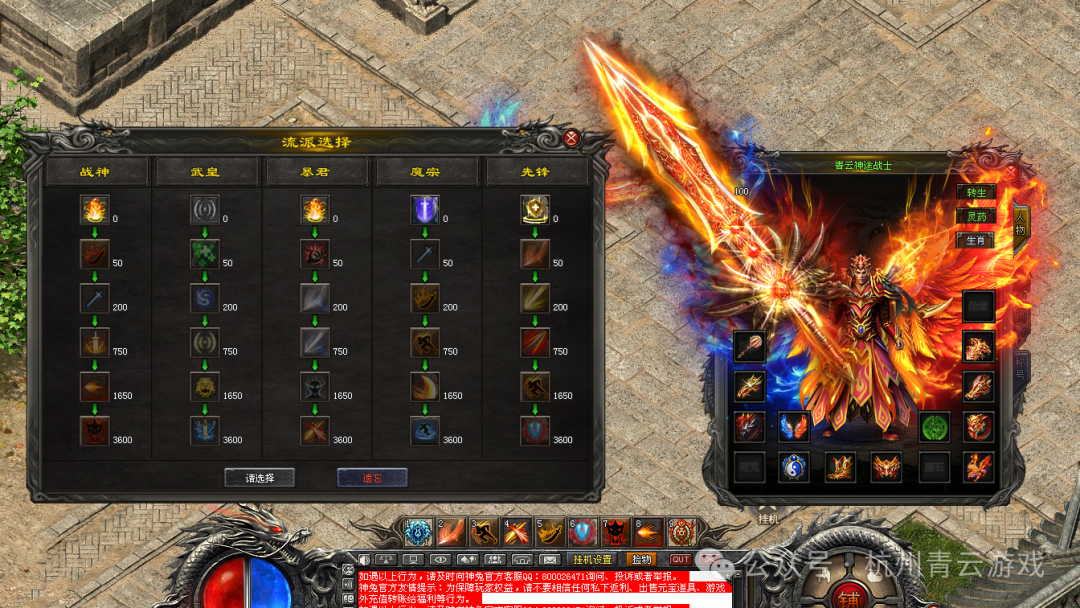This screenshot has width=1080, height=608.
Task: Open the 挂机设置 auto-battle settings
Action: 592,559
